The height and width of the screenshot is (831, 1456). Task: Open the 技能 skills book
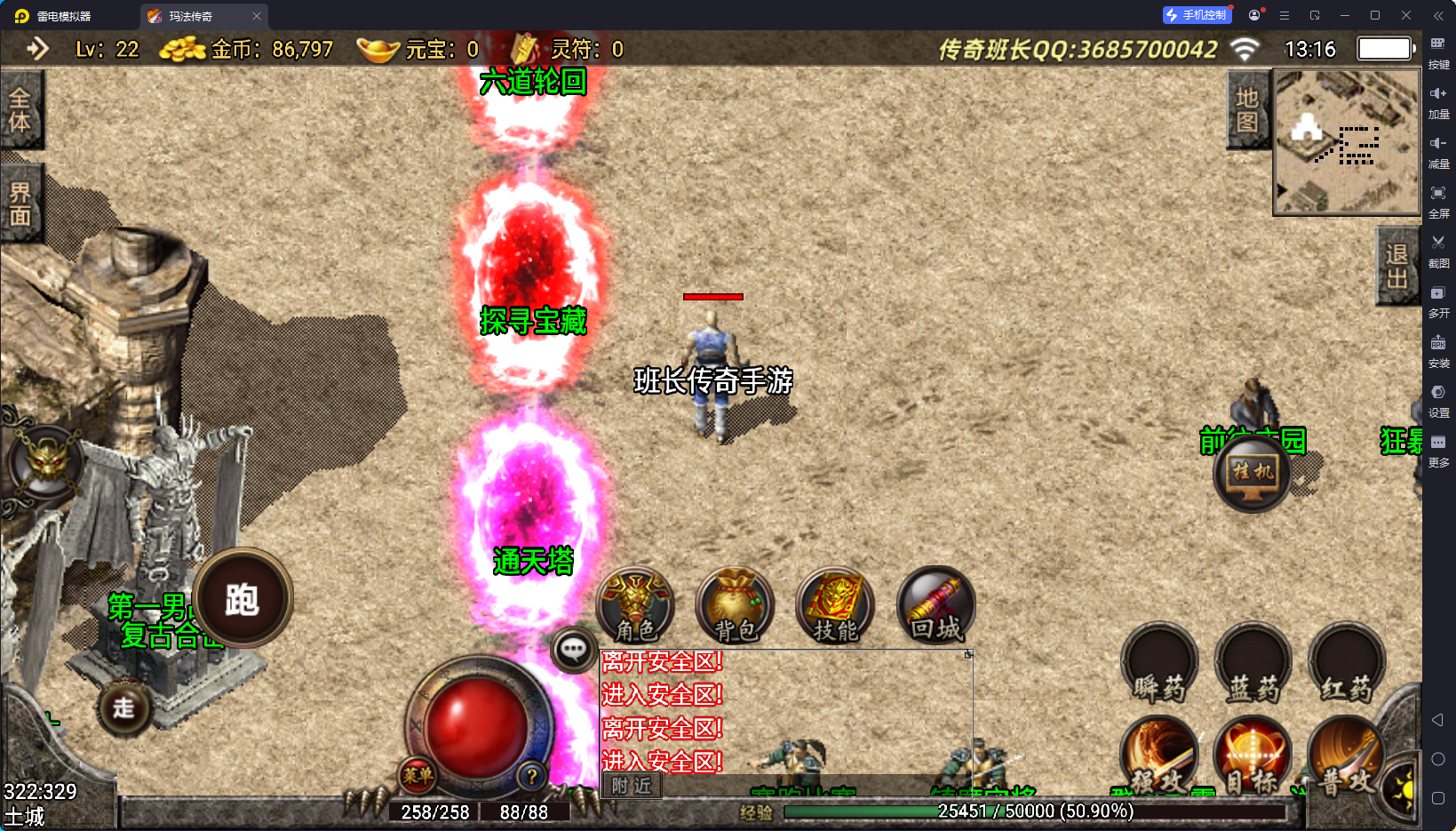(x=835, y=606)
